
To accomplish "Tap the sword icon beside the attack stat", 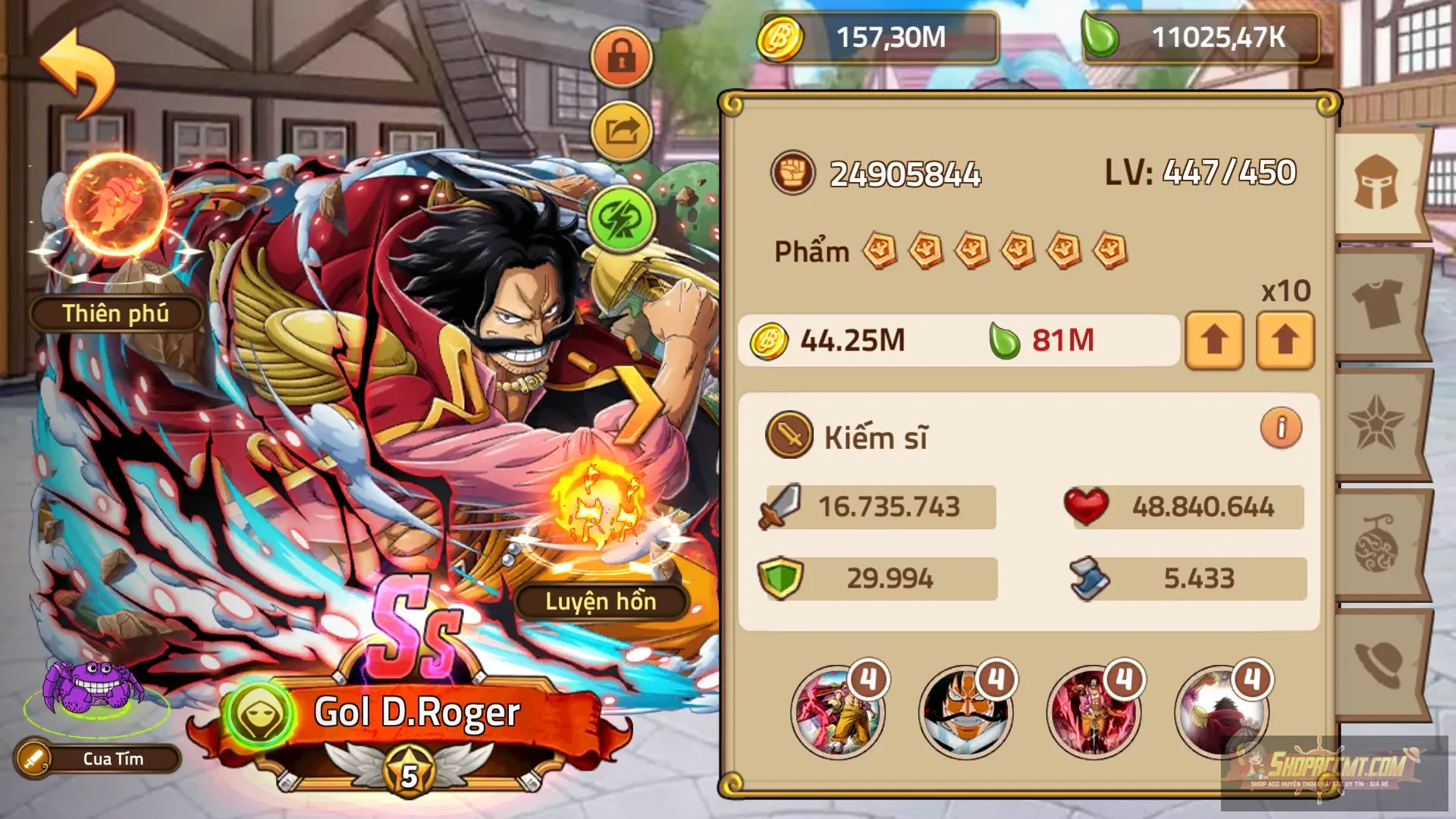I will pyautogui.click(x=781, y=507).
